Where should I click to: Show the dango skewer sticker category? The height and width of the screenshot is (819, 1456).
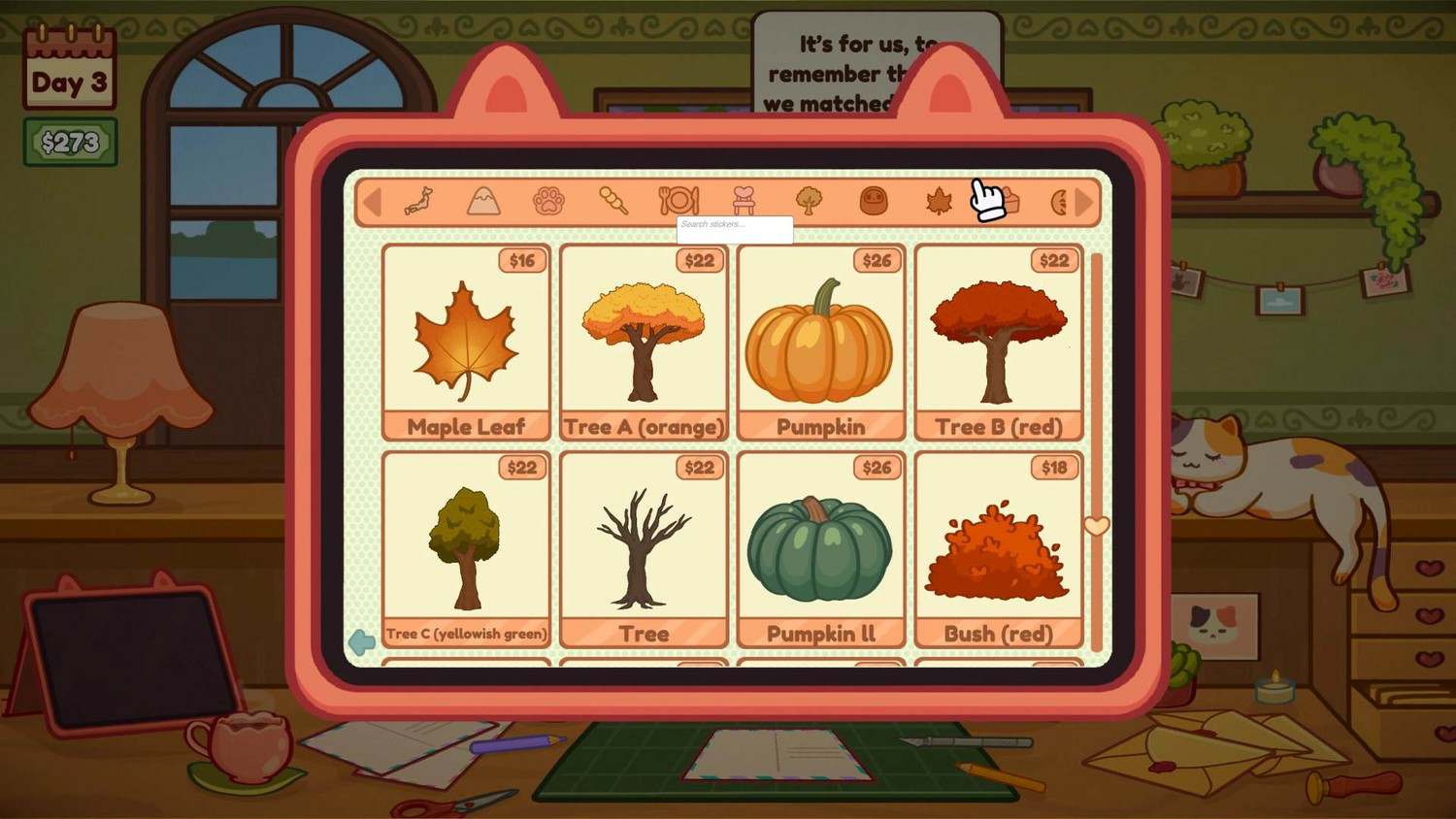pos(613,201)
